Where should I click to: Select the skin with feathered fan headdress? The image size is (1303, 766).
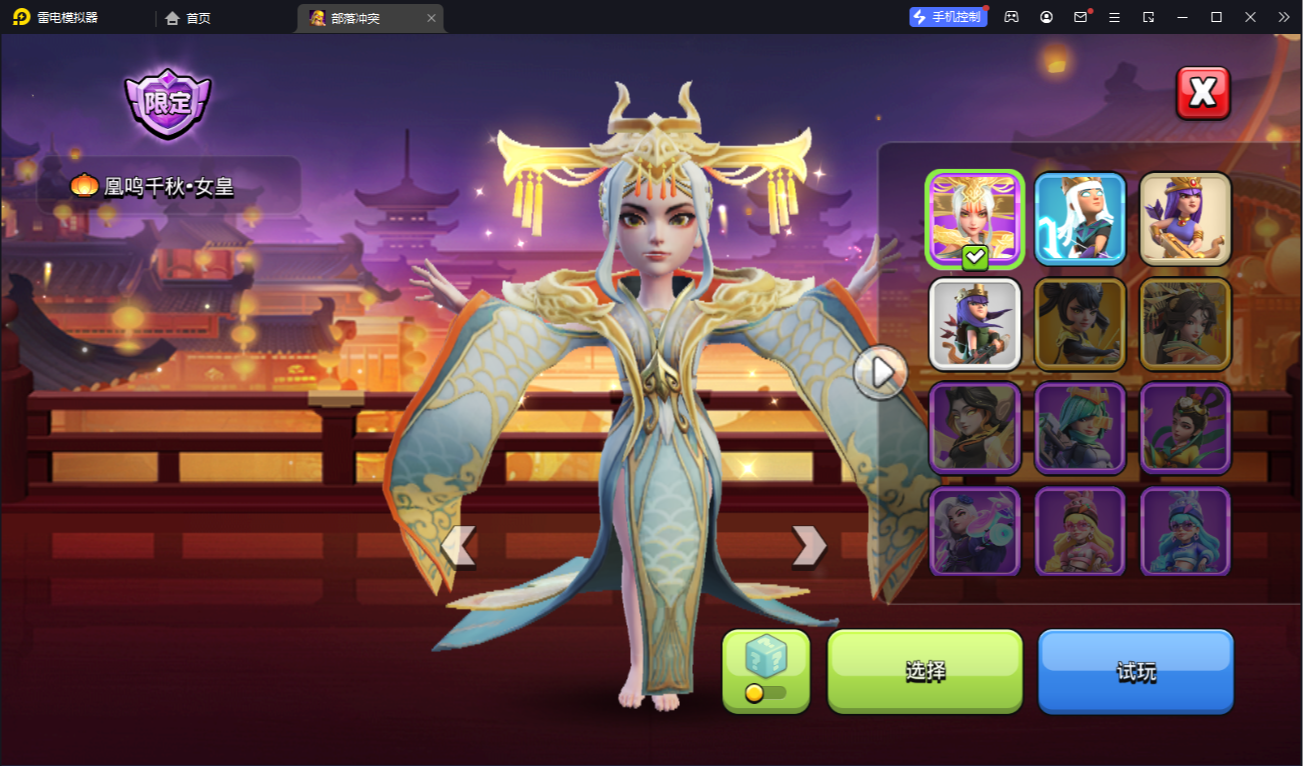1185,324
